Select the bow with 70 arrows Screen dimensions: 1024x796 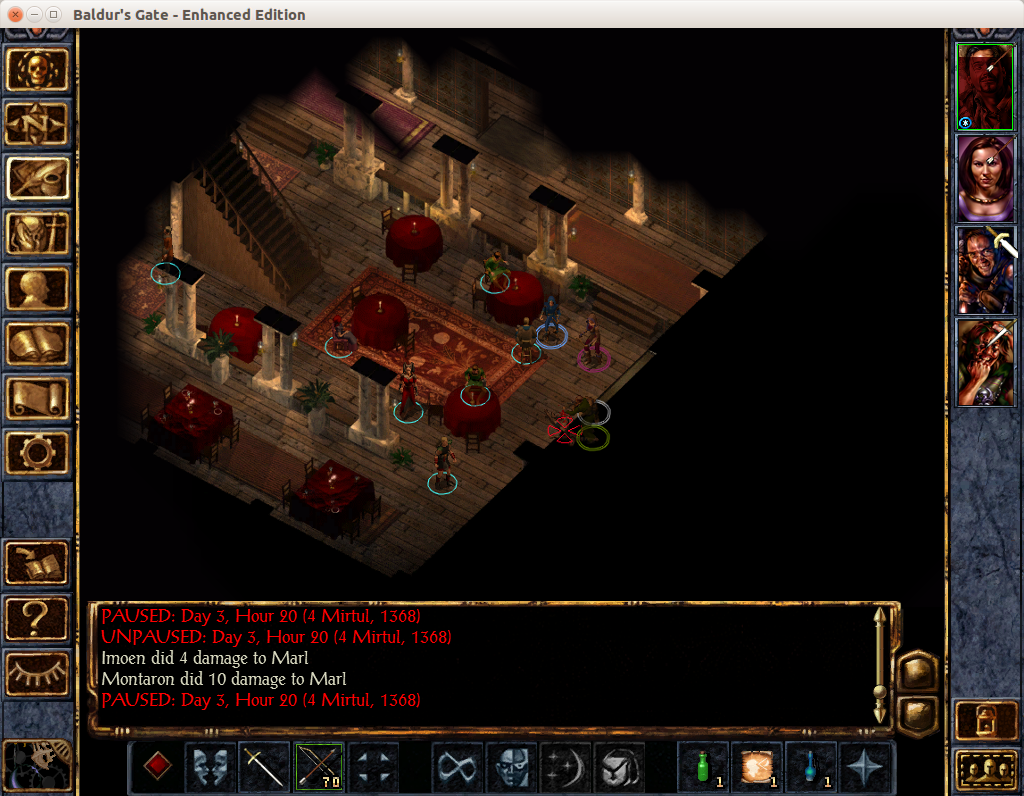(x=319, y=767)
